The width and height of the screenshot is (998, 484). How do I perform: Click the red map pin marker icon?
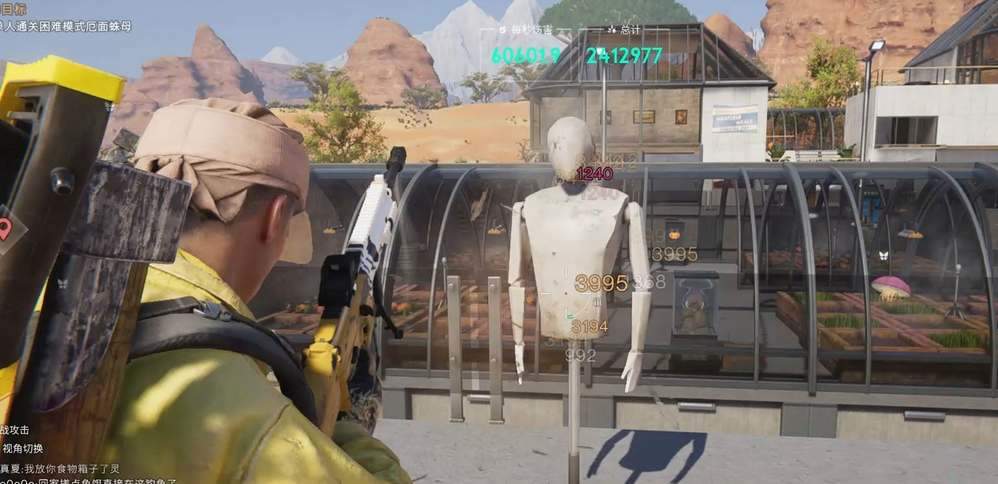pyautogui.click(x=6, y=228)
